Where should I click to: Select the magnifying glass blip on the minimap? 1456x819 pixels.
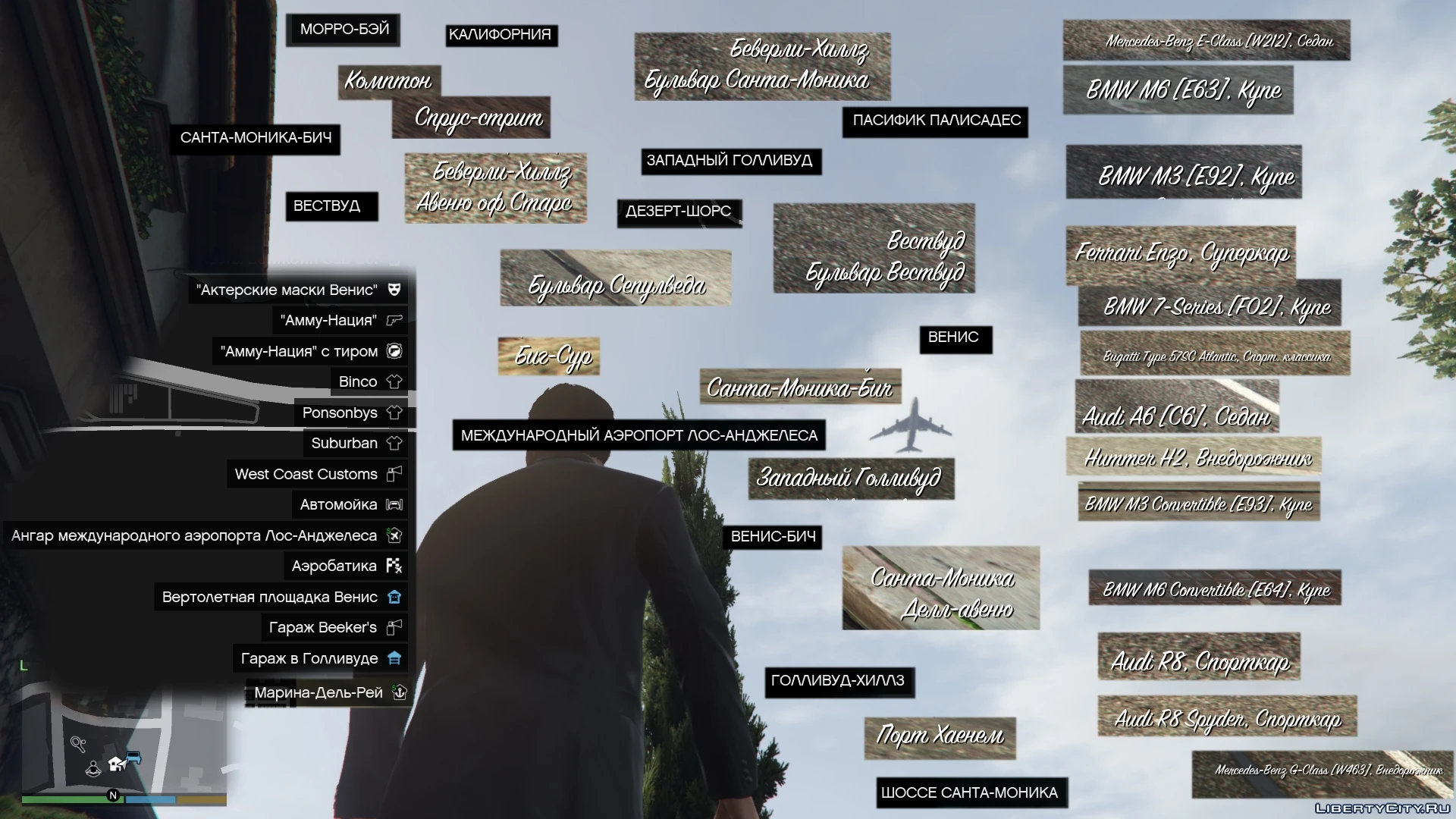tap(77, 744)
